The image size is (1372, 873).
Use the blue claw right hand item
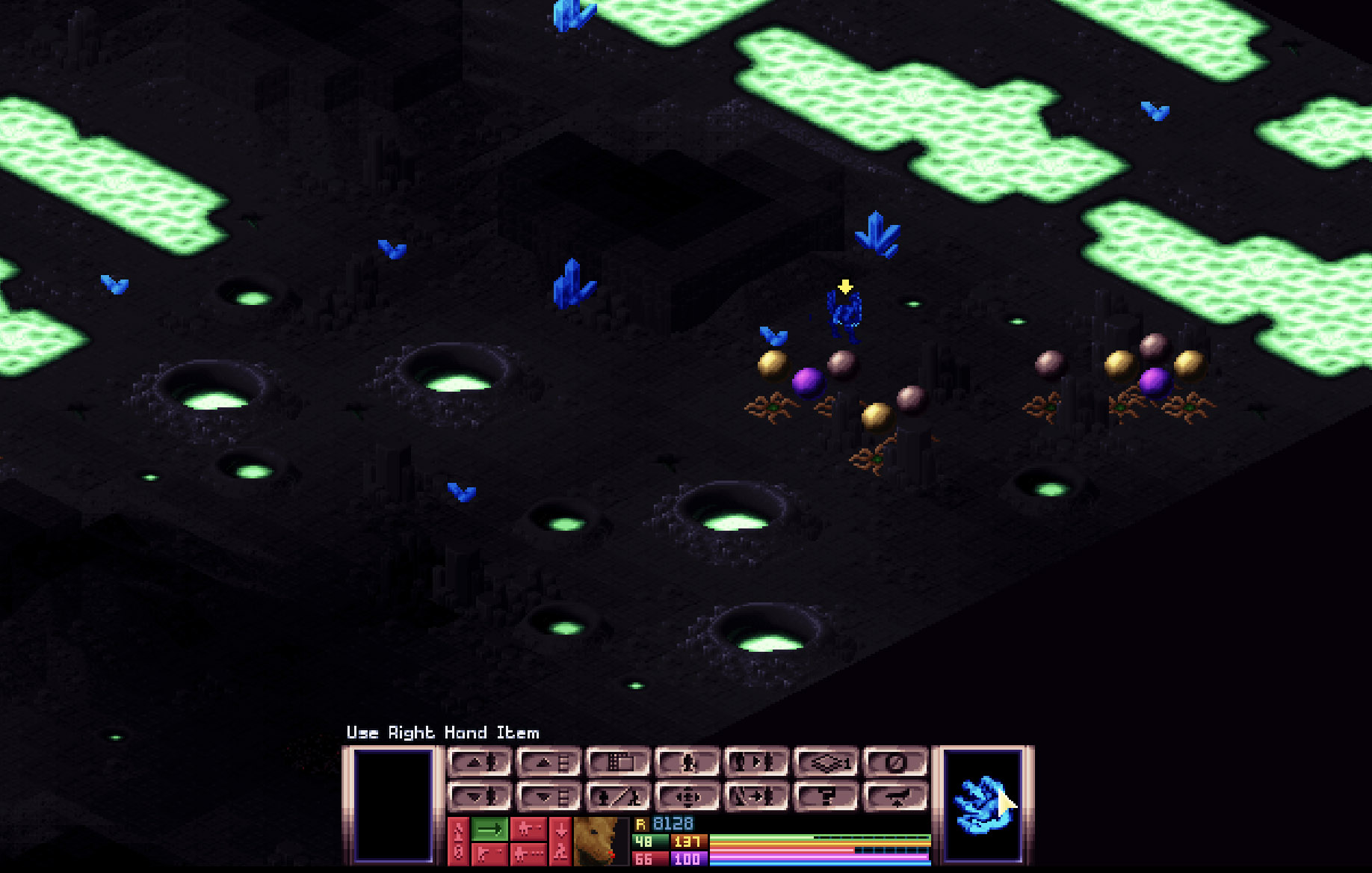(983, 805)
